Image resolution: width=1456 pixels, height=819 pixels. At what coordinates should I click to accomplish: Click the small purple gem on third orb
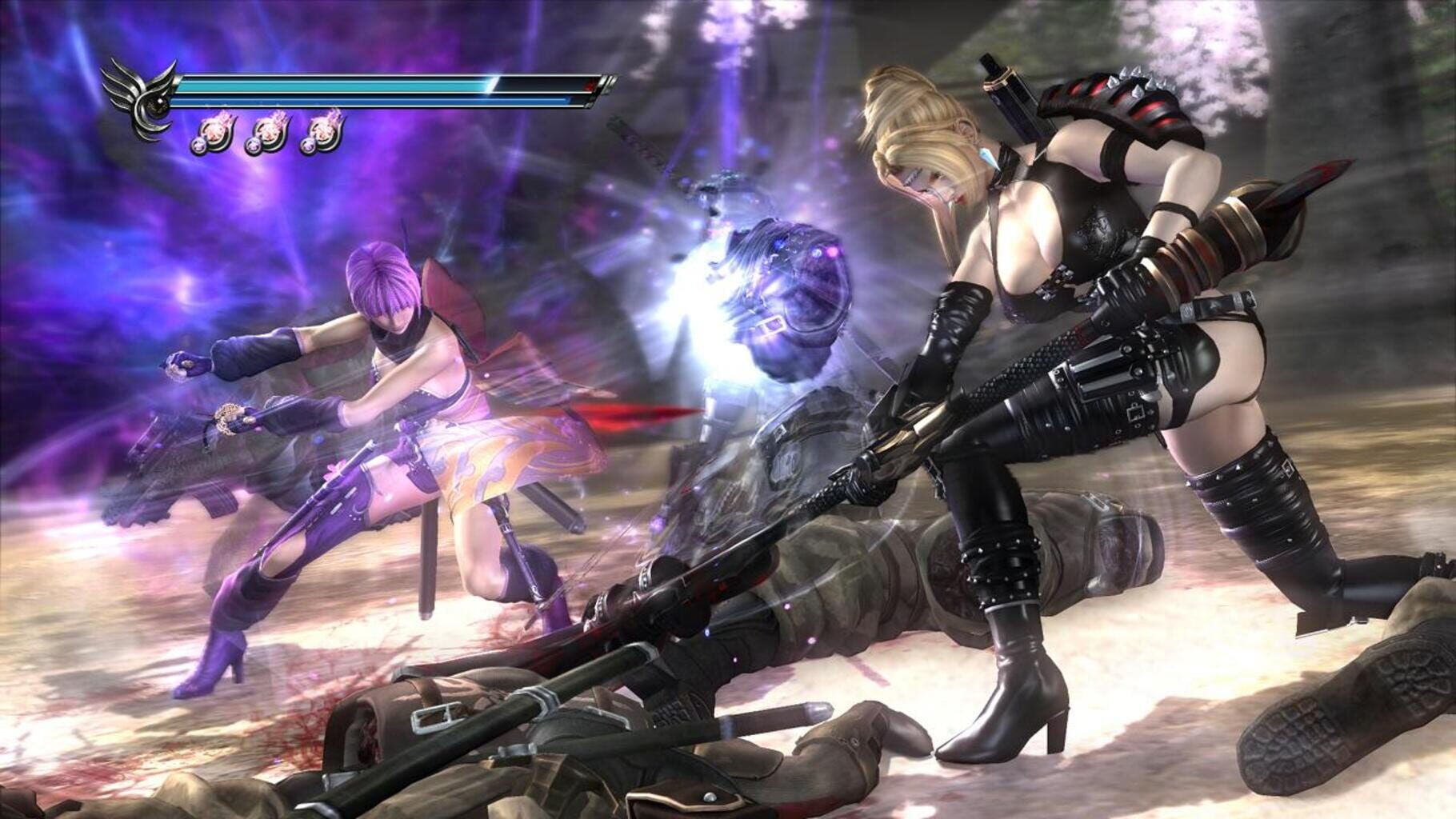(x=308, y=146)
